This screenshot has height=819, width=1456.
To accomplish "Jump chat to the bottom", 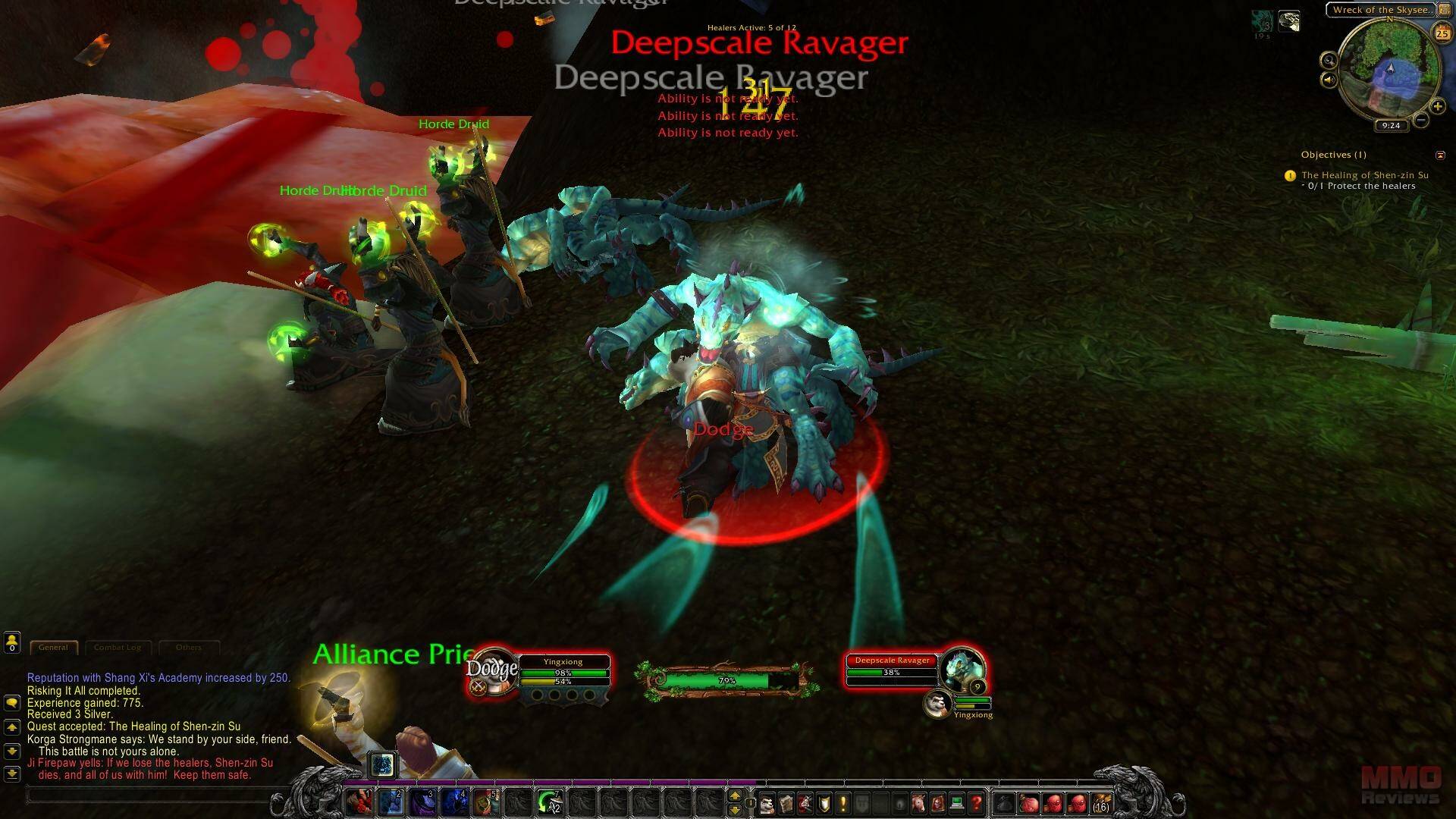I will point(12,774).
